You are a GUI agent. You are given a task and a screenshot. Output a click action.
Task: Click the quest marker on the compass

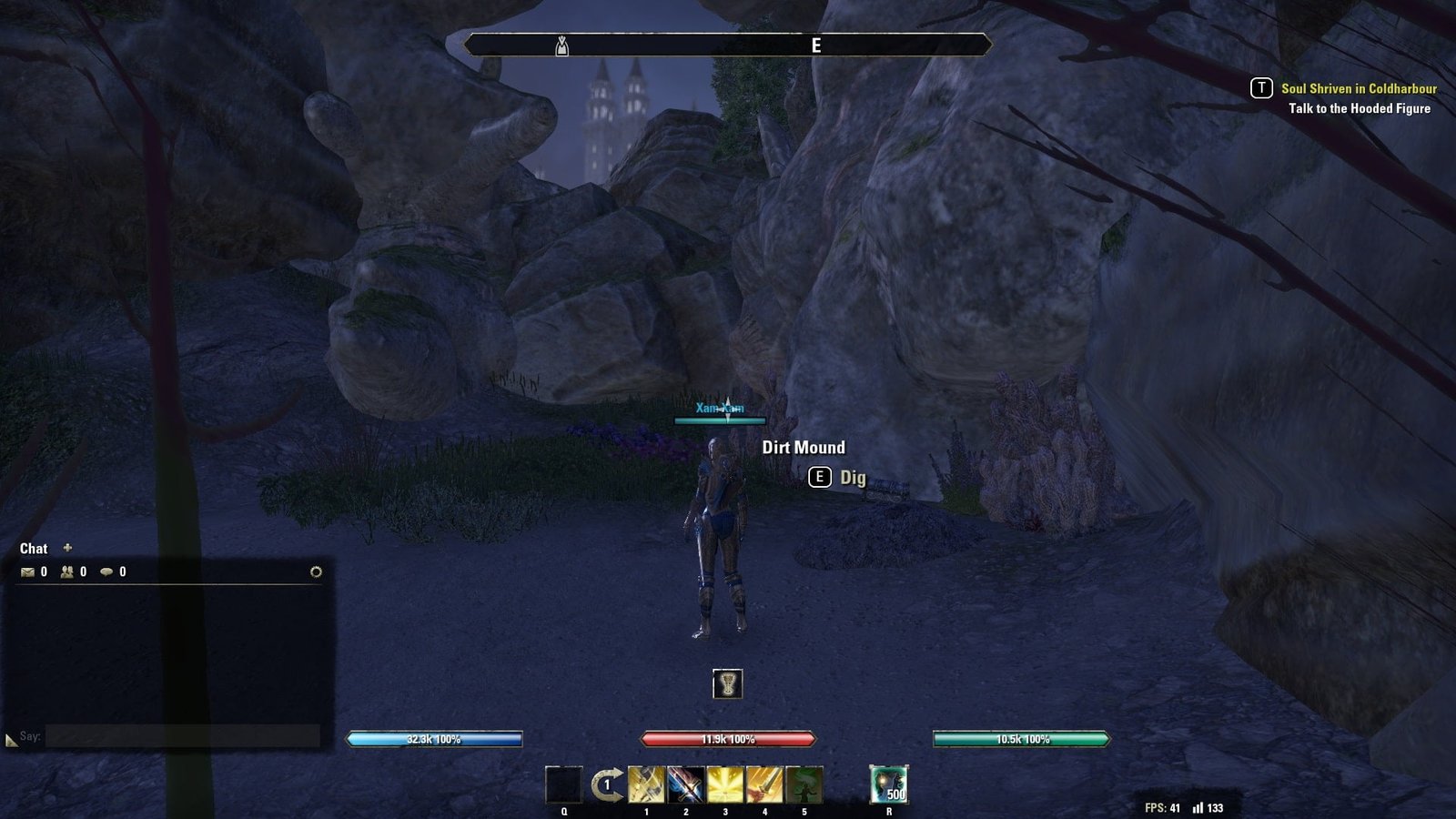click(x=561, y=45)
